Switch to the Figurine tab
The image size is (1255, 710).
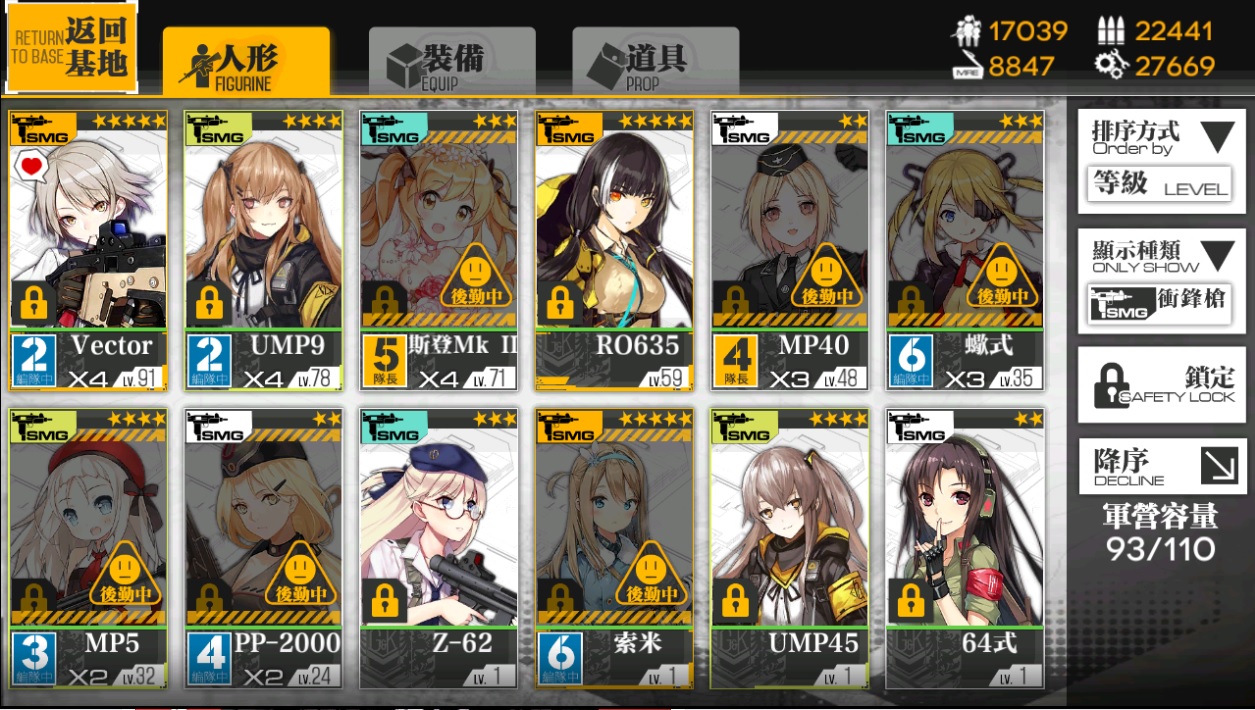point(246,63)
